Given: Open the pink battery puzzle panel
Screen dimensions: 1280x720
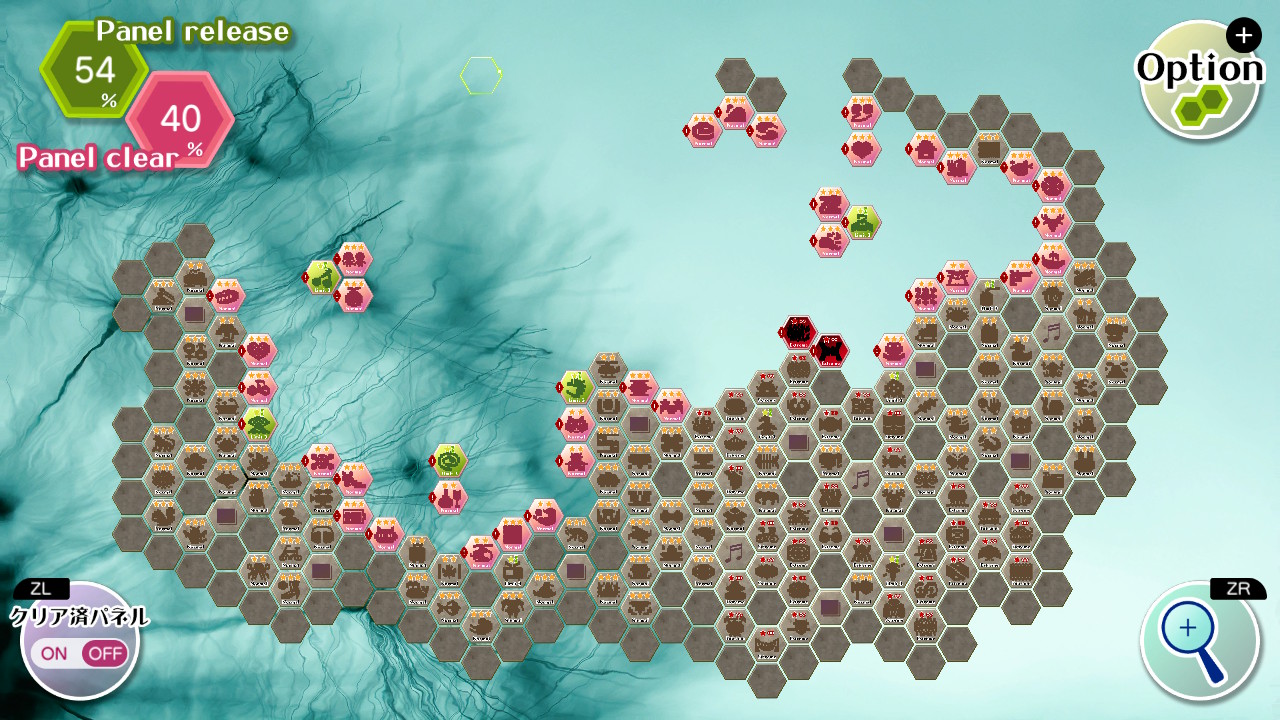Looking at the screenshot, I should pos(354,516).
